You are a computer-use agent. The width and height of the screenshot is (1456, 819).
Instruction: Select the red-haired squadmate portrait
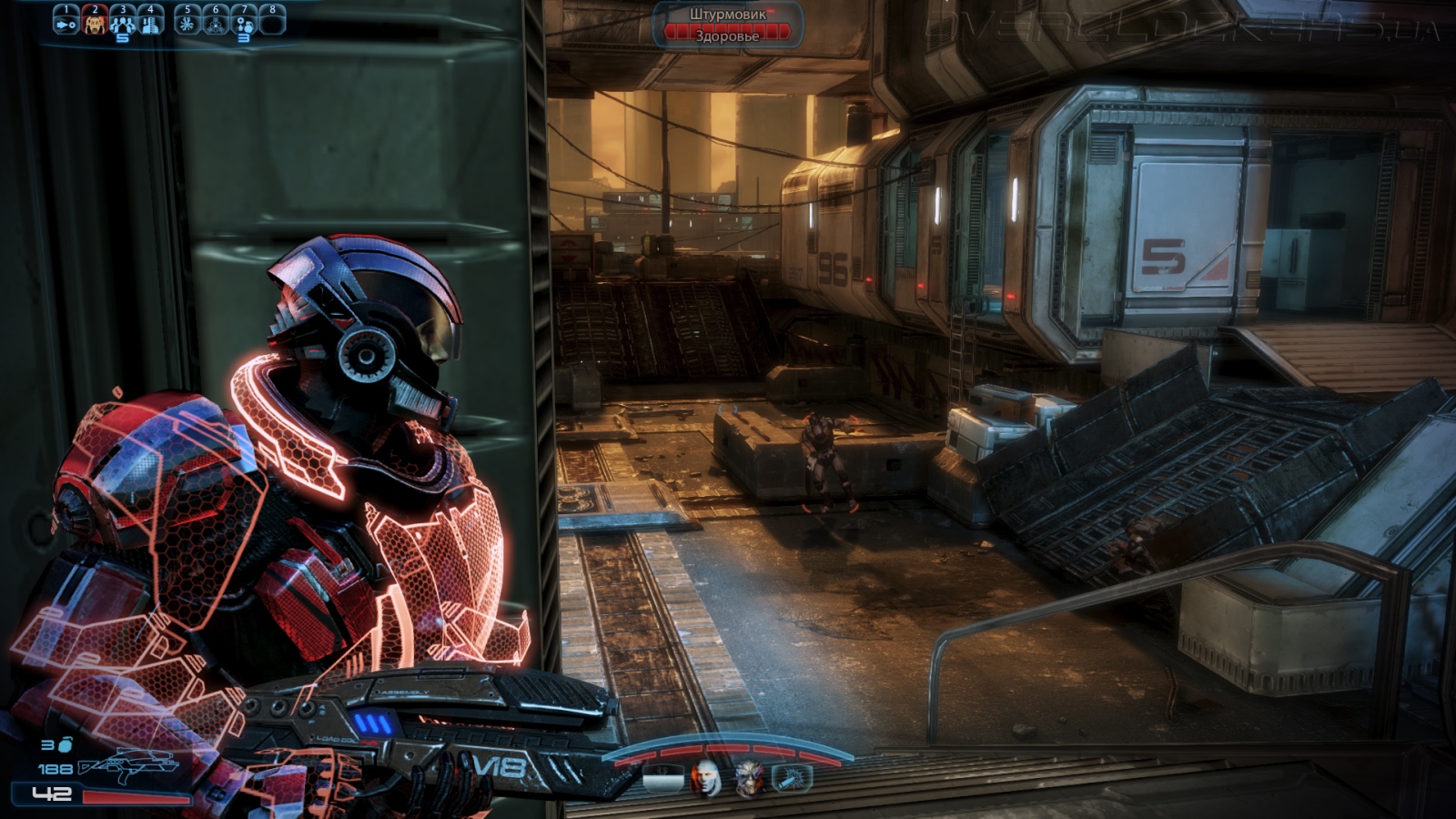(706, 778)
